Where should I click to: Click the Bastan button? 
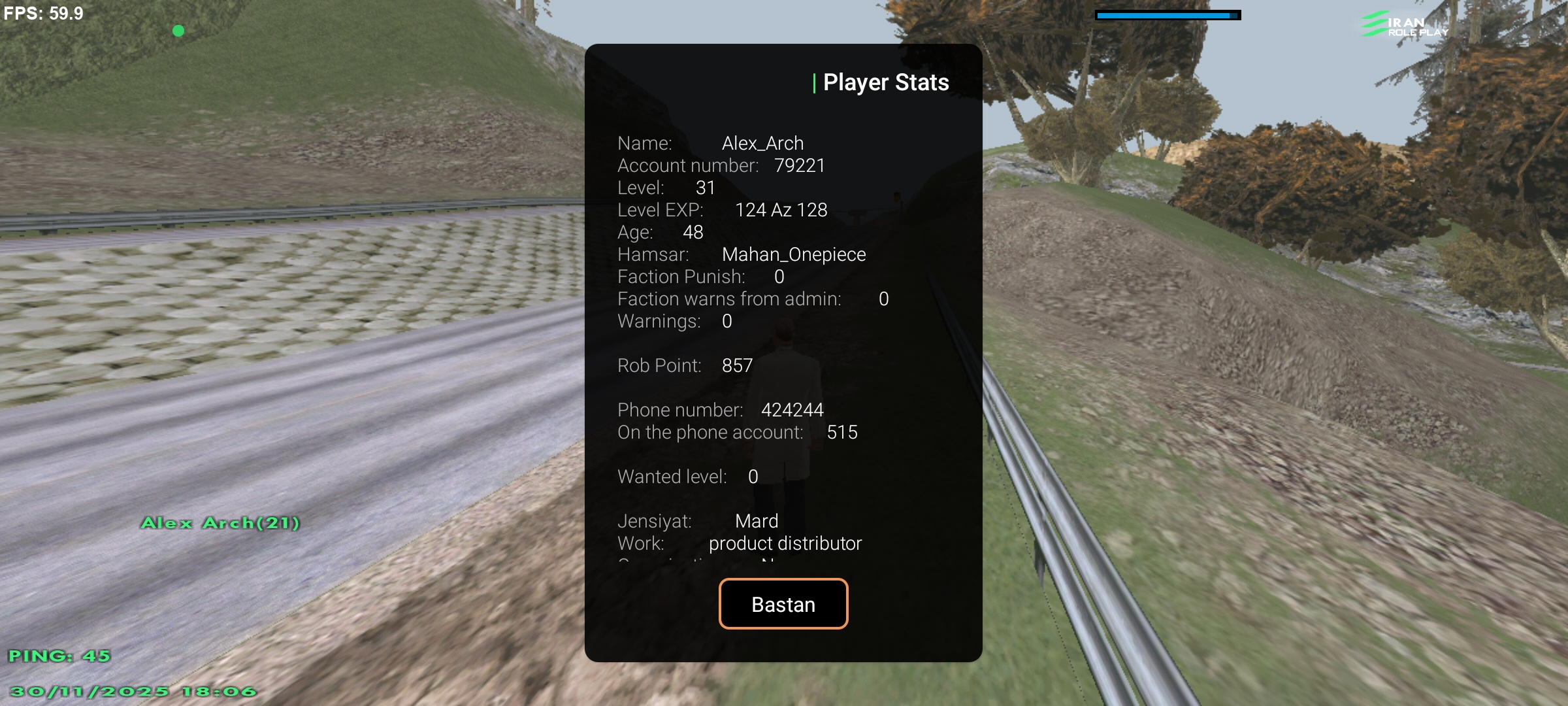783,604
